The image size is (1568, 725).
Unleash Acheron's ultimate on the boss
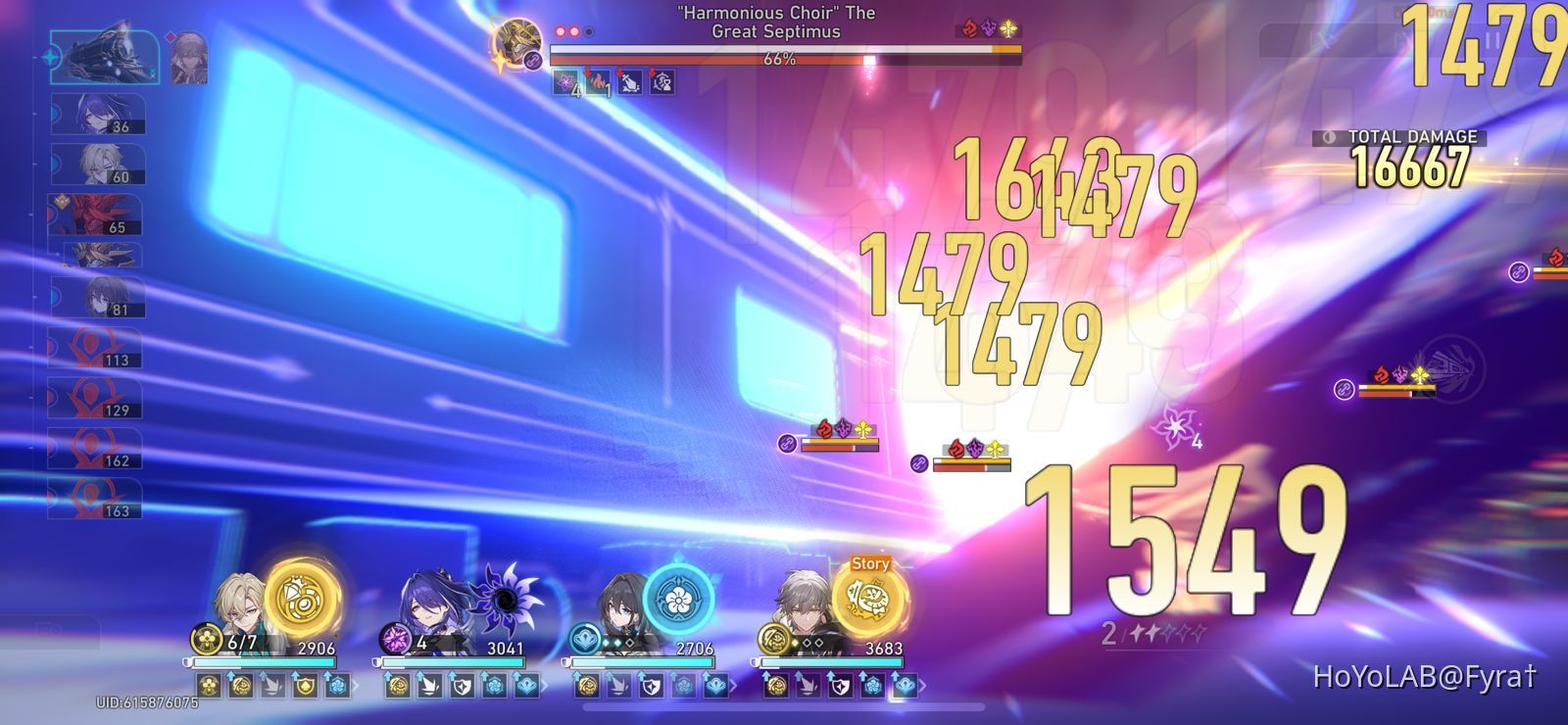[x=506, y=600]
